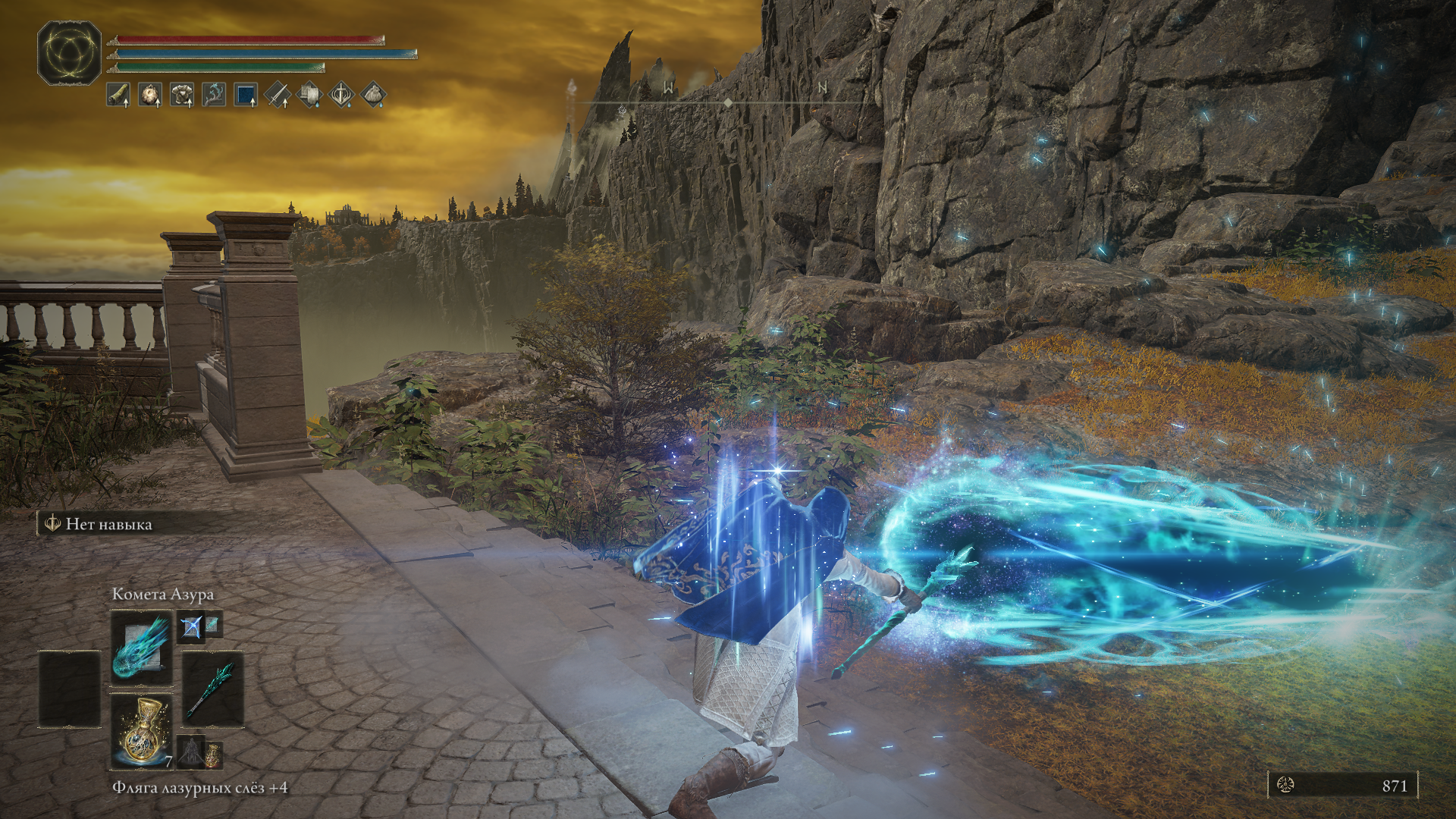1456x819 pixels.
Task: Inspect the blue branch staff buff icon
Action: [x=214, y=95]
